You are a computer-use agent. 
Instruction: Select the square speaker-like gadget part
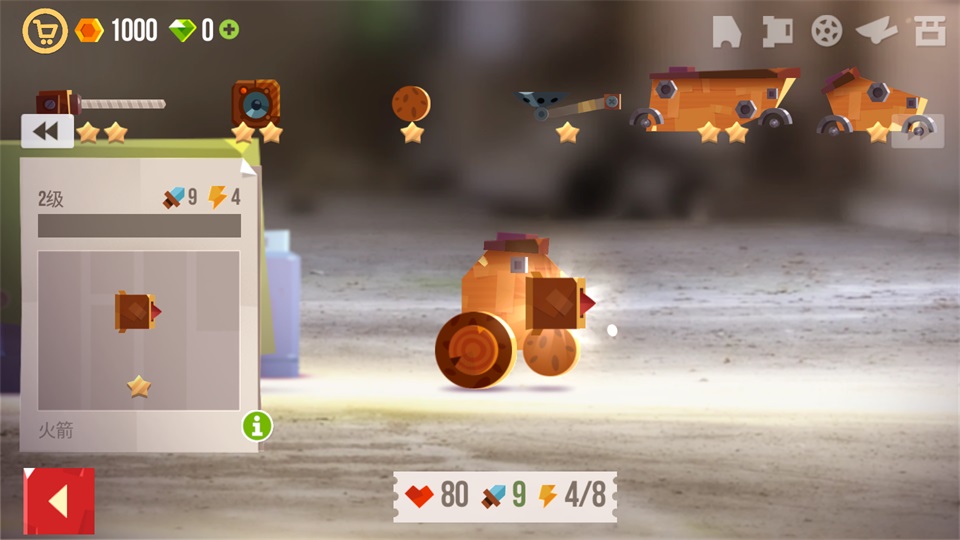[256, 104]
